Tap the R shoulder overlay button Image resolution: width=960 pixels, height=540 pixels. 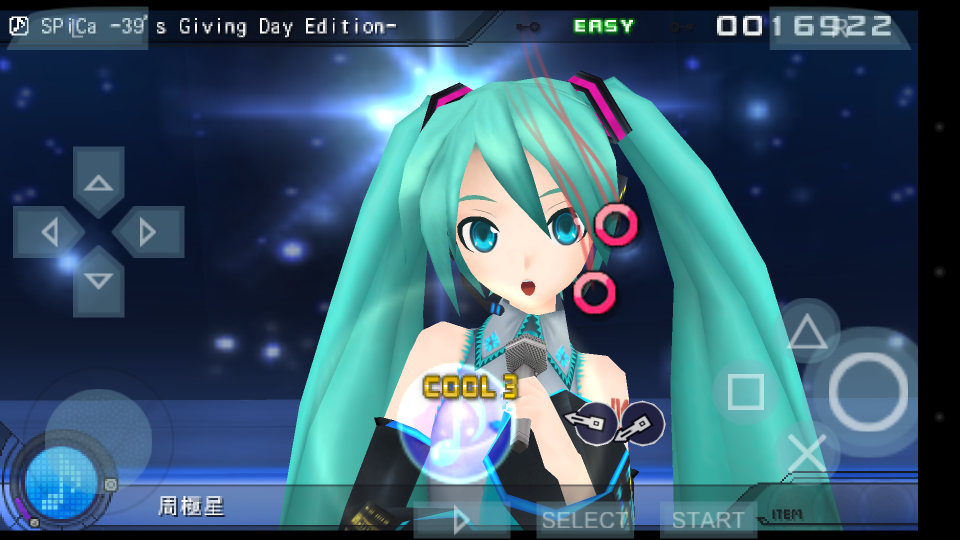click(x=840, y=27)
